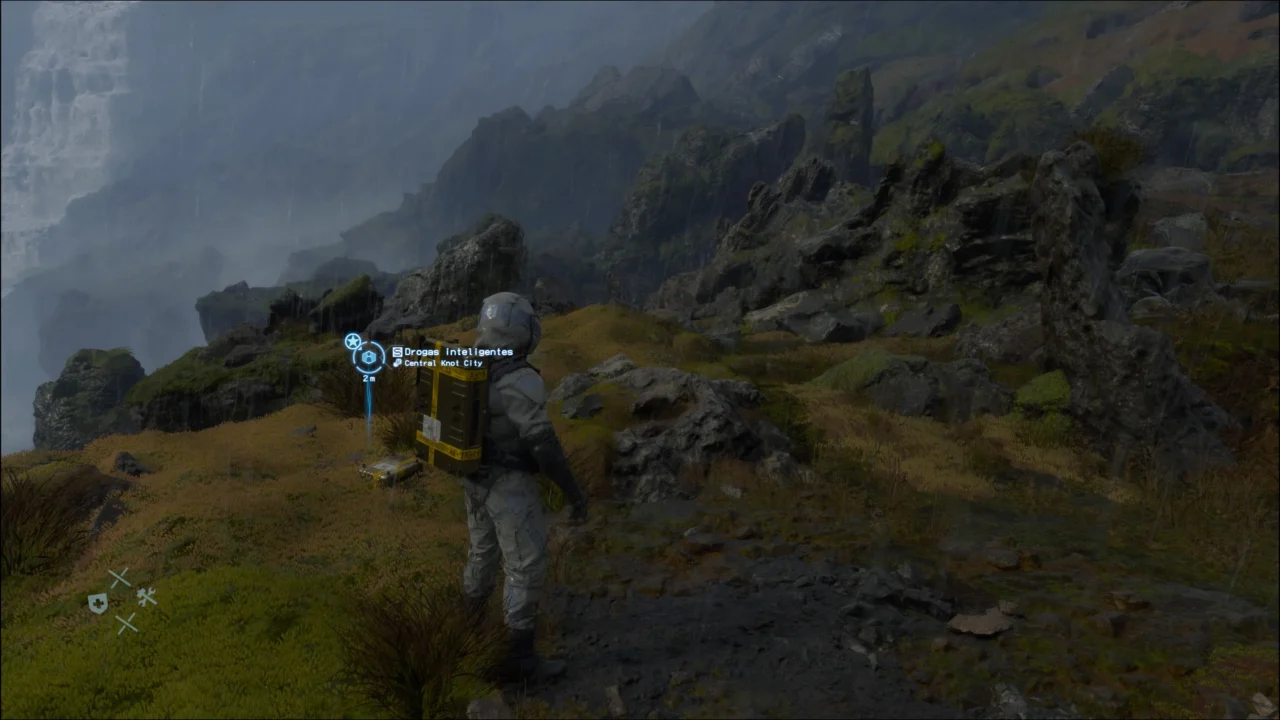Click the white label strip on the backpack cargo
1280x720 pixels.
tap(432, 428)
